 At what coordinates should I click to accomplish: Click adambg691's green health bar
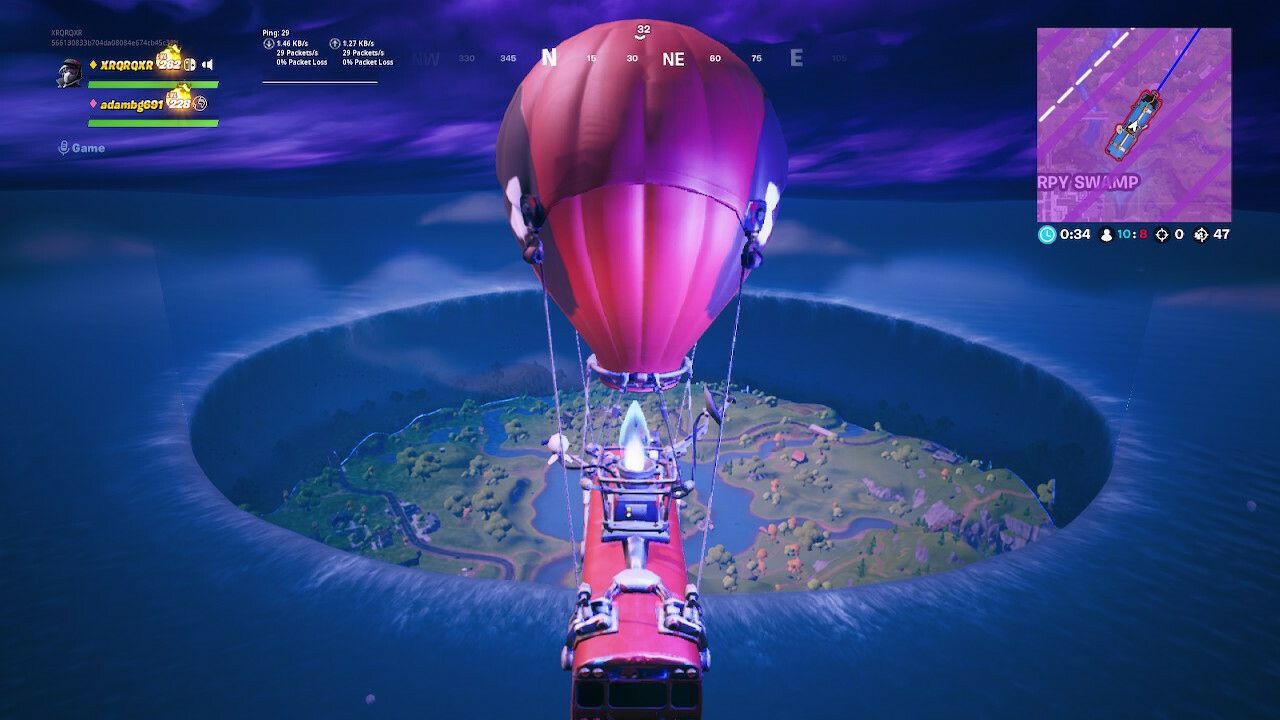[x=153, y=122]
